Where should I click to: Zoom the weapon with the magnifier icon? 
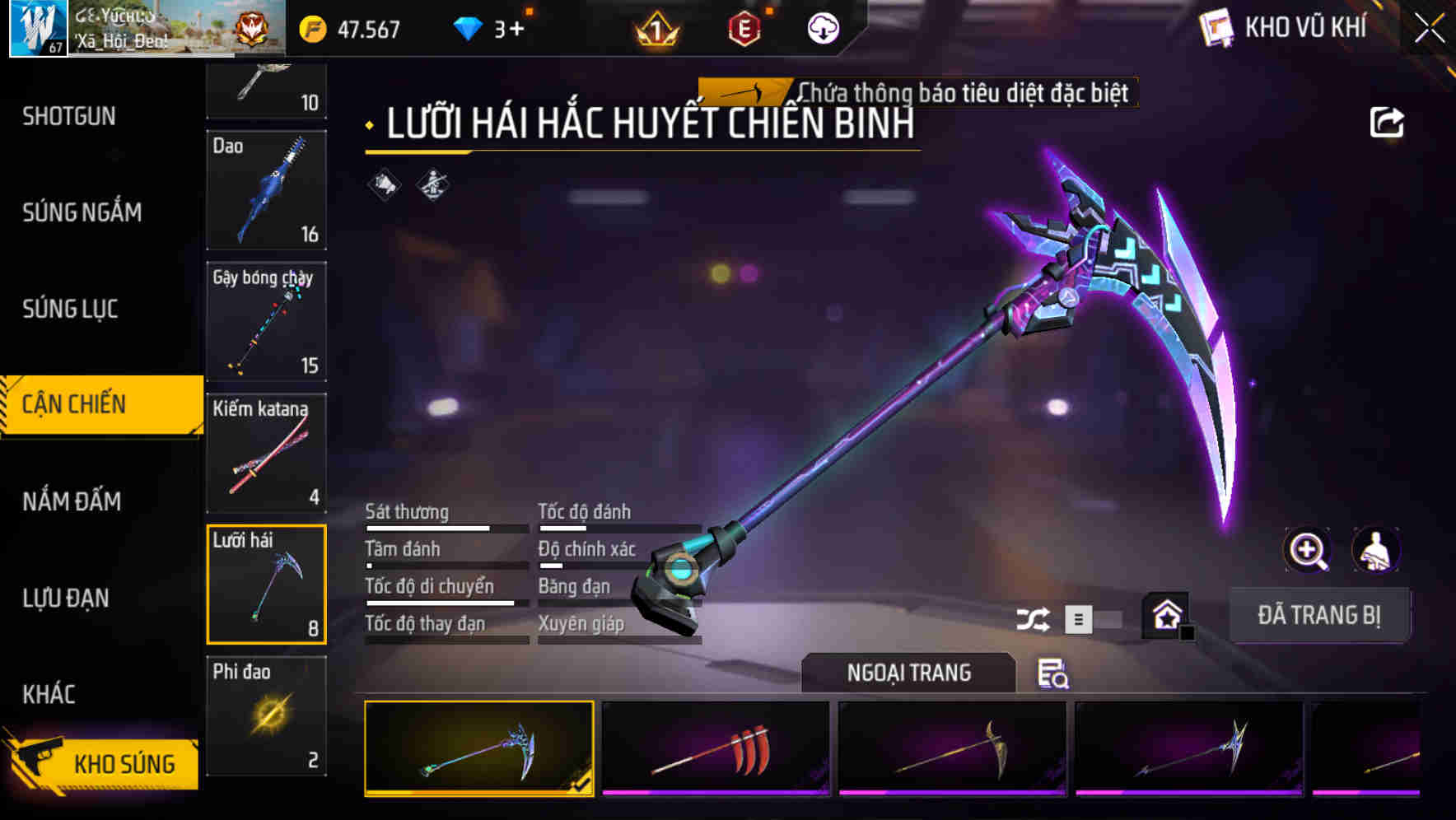click(x=1308, y=550)
